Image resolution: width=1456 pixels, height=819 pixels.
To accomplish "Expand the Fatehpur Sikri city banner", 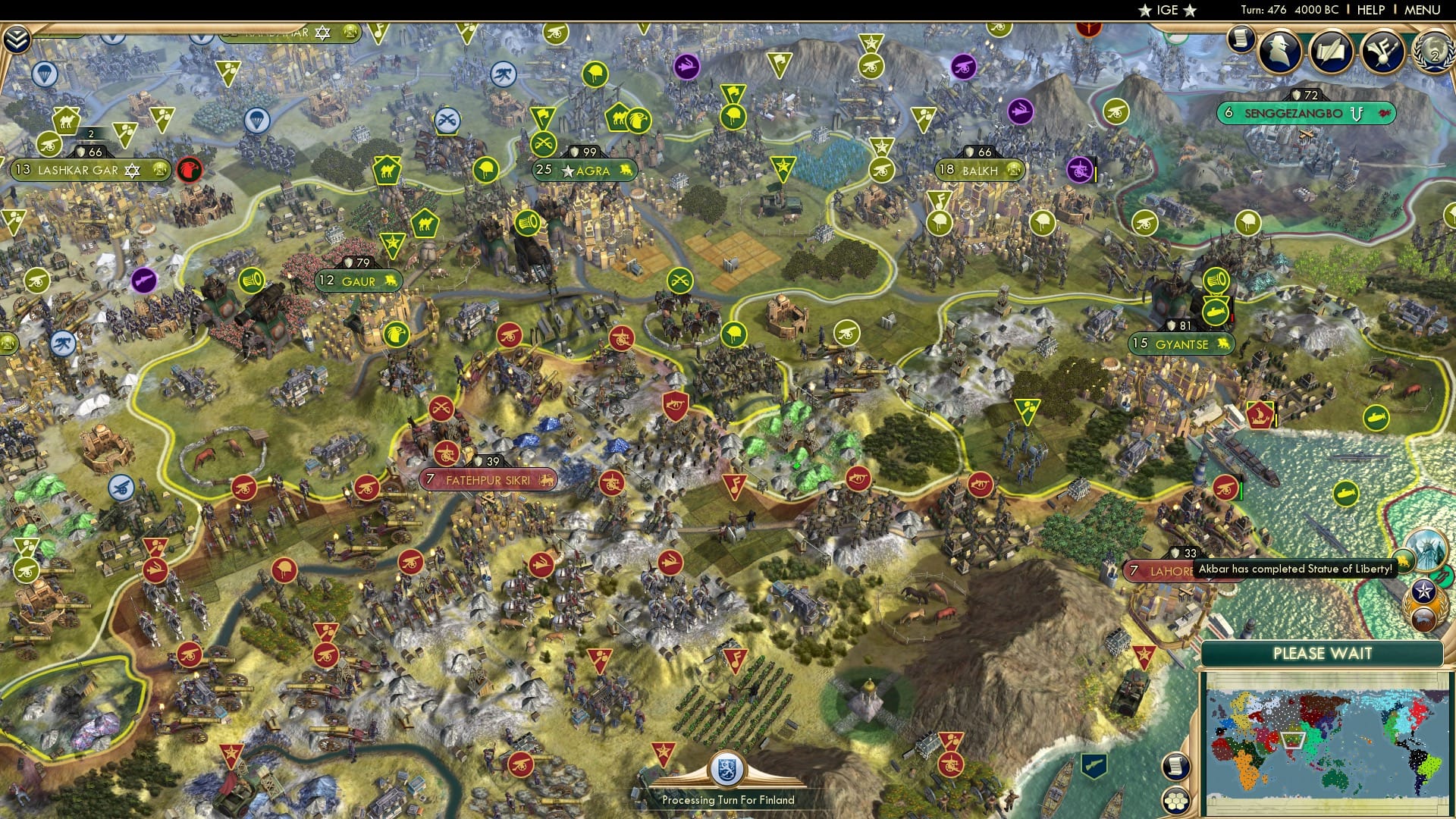I will pos(488,480).
